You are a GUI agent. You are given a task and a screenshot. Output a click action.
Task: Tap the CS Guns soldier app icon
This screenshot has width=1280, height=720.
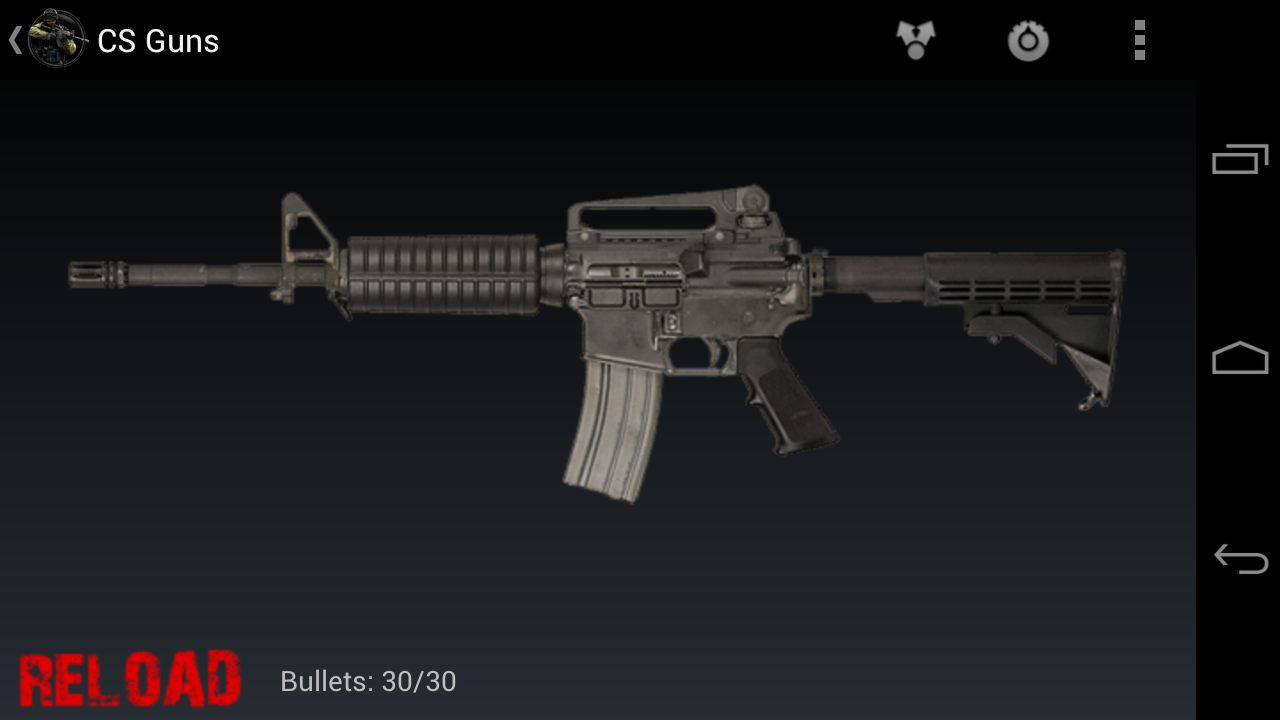(x=55, y=40)
